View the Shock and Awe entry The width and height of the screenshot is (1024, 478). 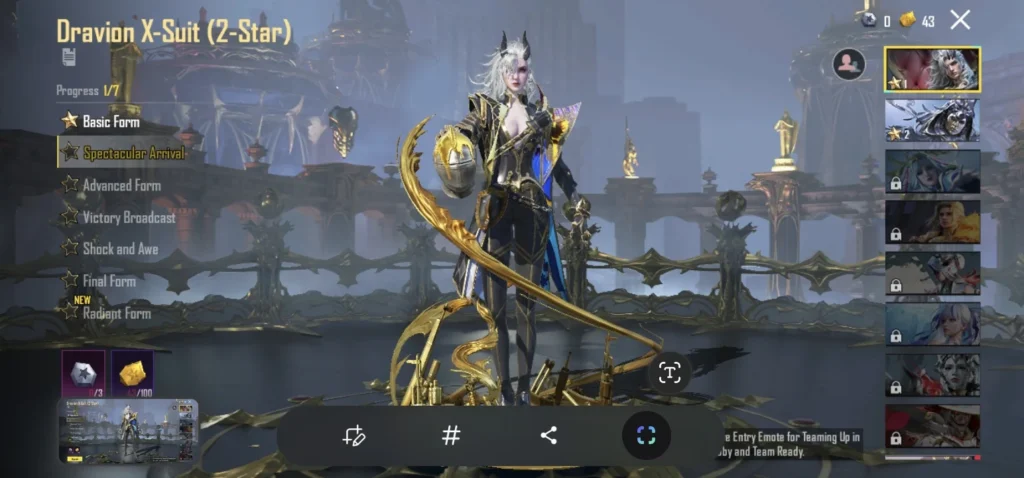[x=120, y=249]
